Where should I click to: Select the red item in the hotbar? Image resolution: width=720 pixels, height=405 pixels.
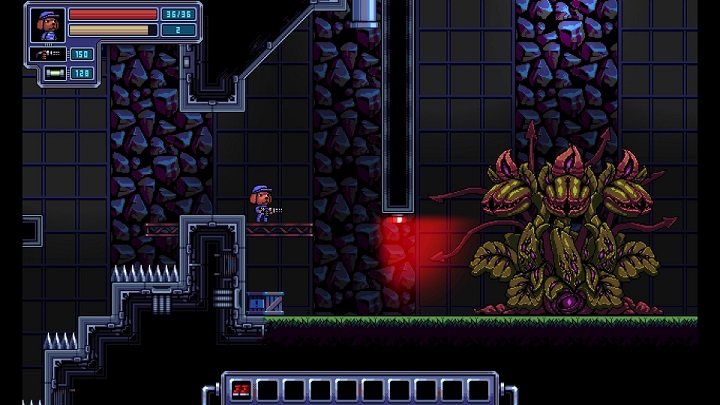coord(240,389)
